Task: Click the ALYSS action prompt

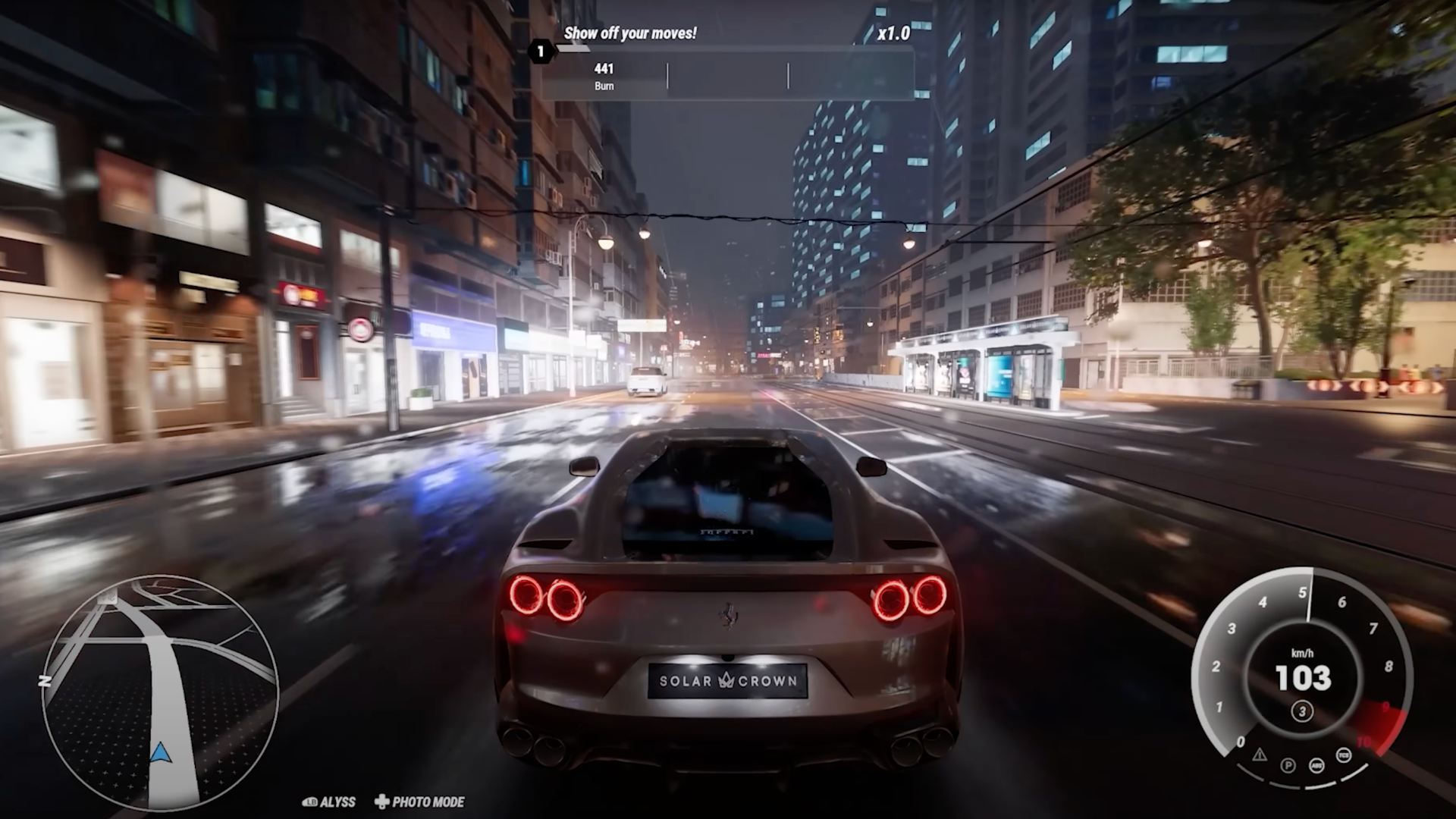Action: pos(337,802)
